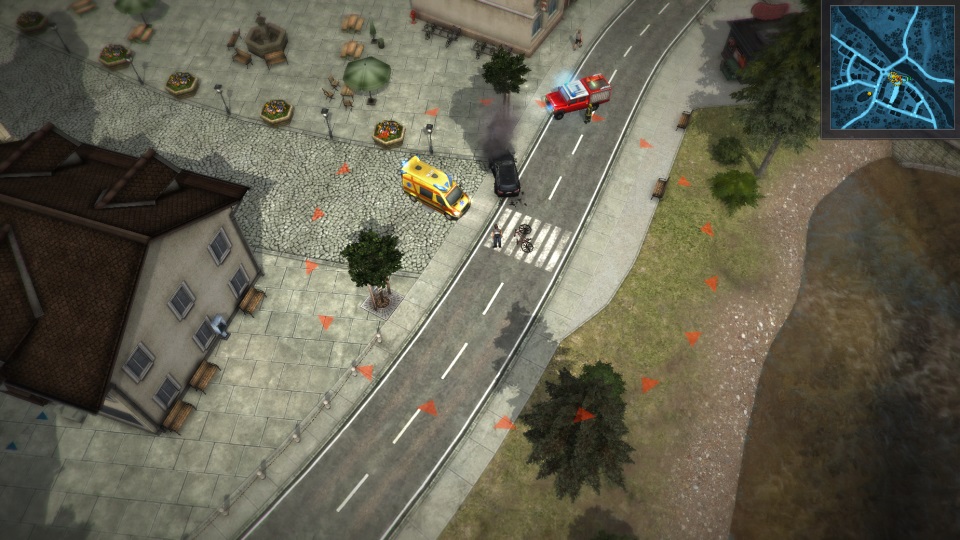Click the minimap in the corner

coord(889,67)
